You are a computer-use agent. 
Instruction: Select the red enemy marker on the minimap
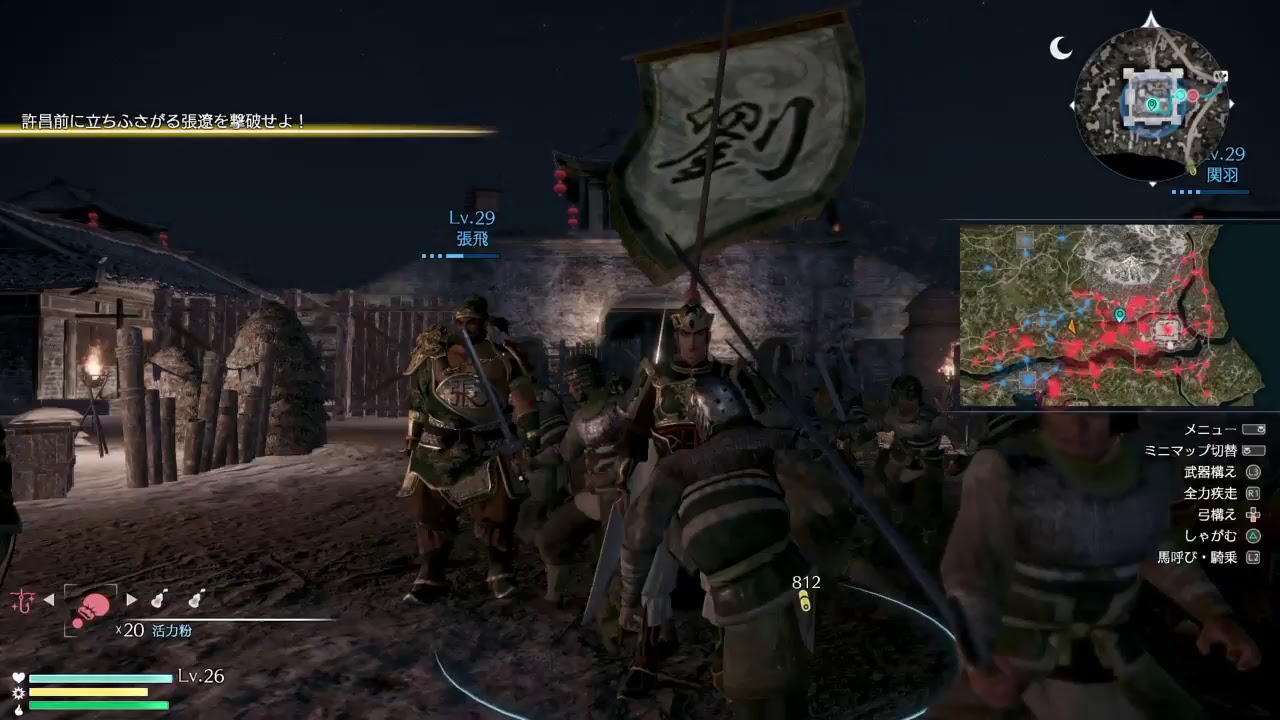pos(1192,96)
